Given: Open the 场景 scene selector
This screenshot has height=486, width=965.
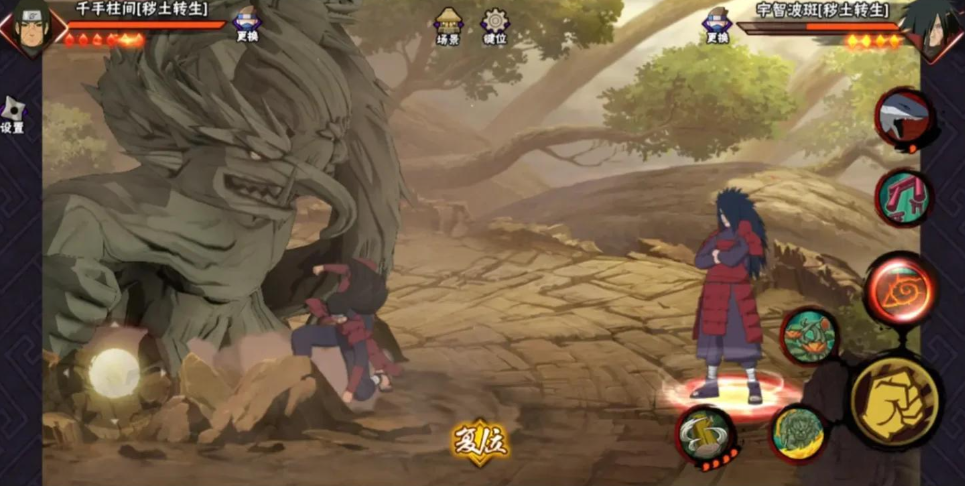Looking at the screenshot, I should pos(448,26).
